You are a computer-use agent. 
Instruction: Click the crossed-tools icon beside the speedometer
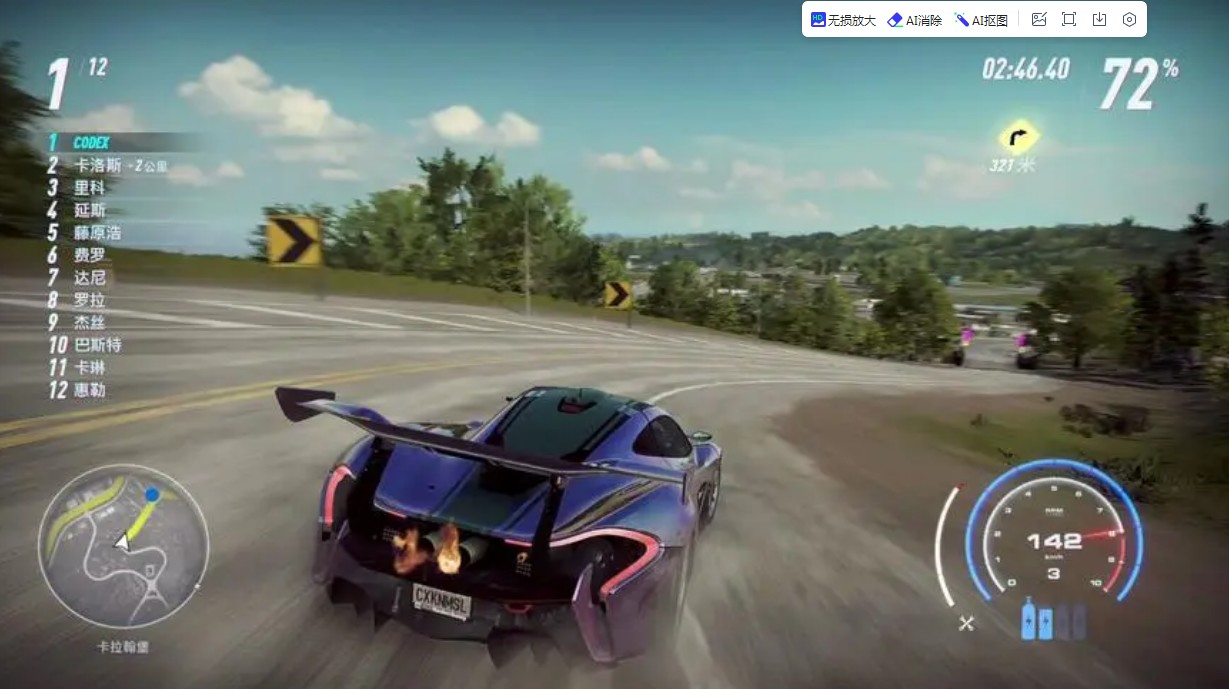point(966,623)
